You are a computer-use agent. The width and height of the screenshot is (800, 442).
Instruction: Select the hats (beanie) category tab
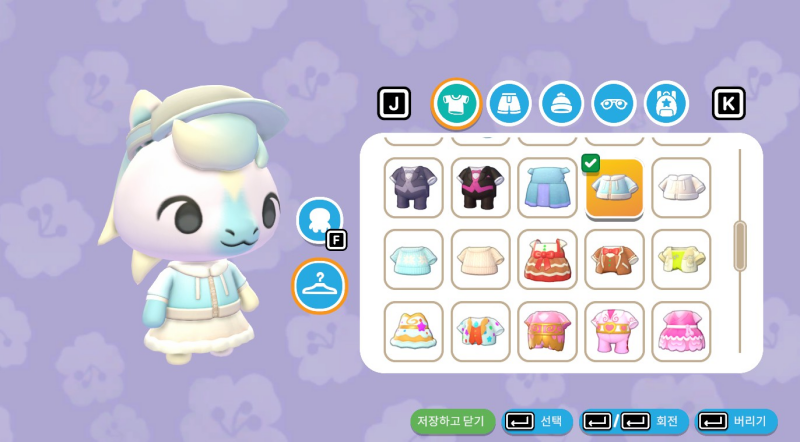coord(561,103)
